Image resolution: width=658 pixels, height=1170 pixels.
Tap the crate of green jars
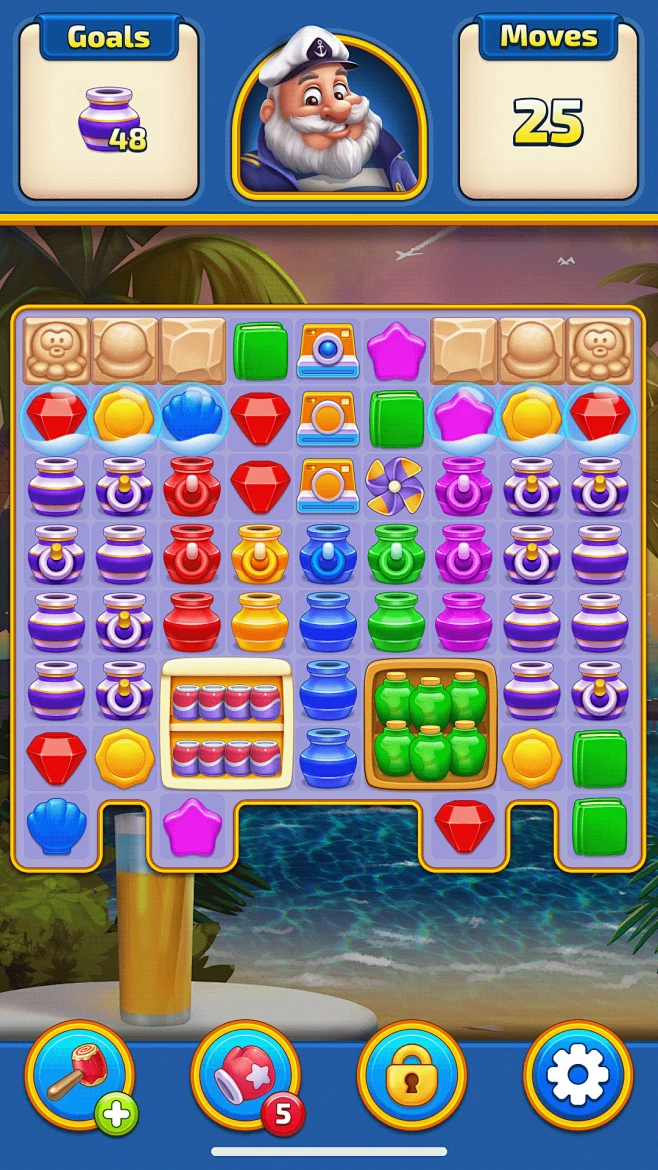pos(431,720)
